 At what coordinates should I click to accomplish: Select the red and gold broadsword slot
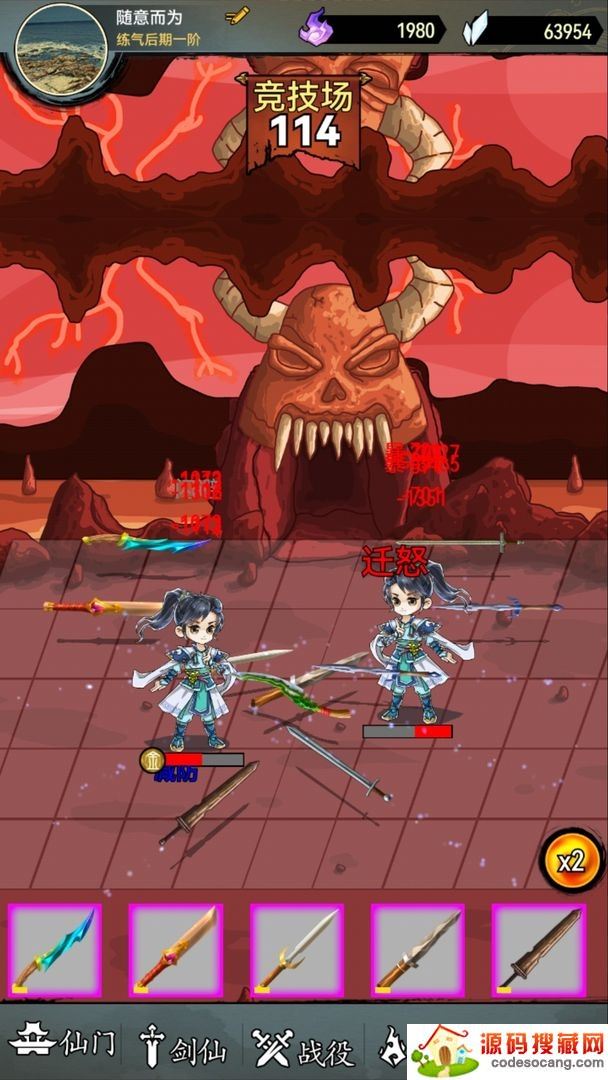[176, 950]
